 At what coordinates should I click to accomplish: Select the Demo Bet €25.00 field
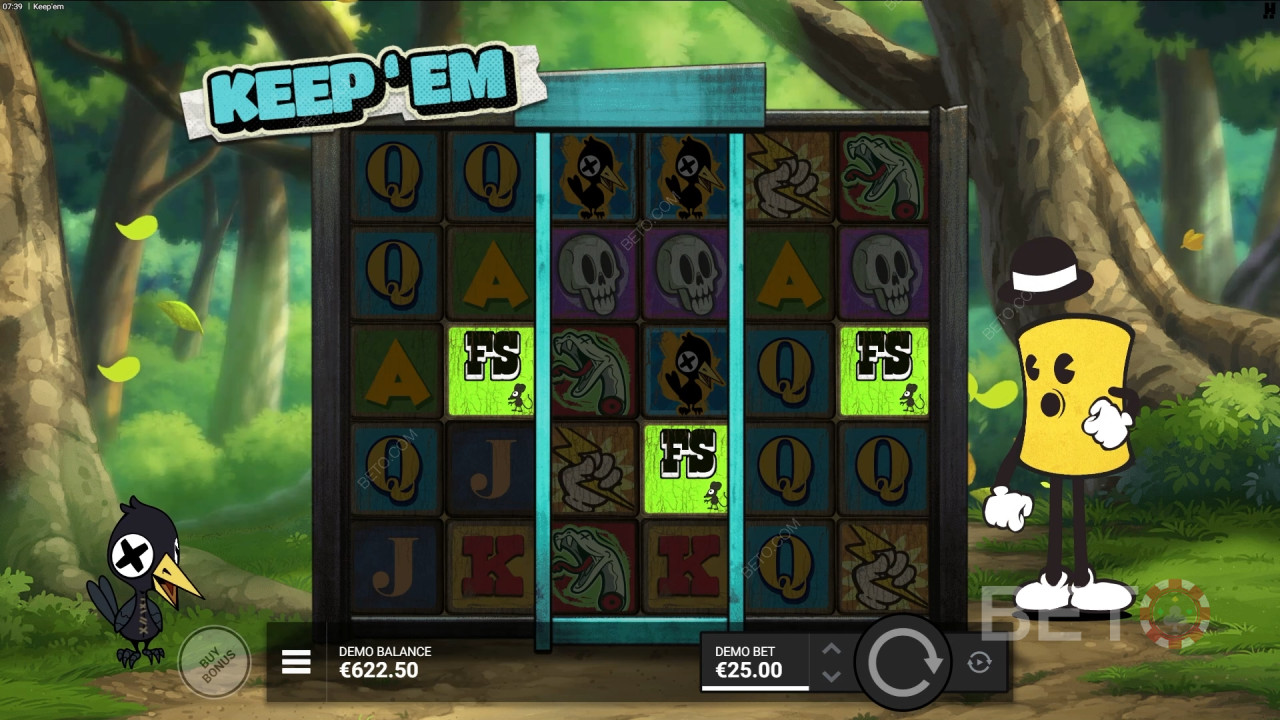click(755, 662)
